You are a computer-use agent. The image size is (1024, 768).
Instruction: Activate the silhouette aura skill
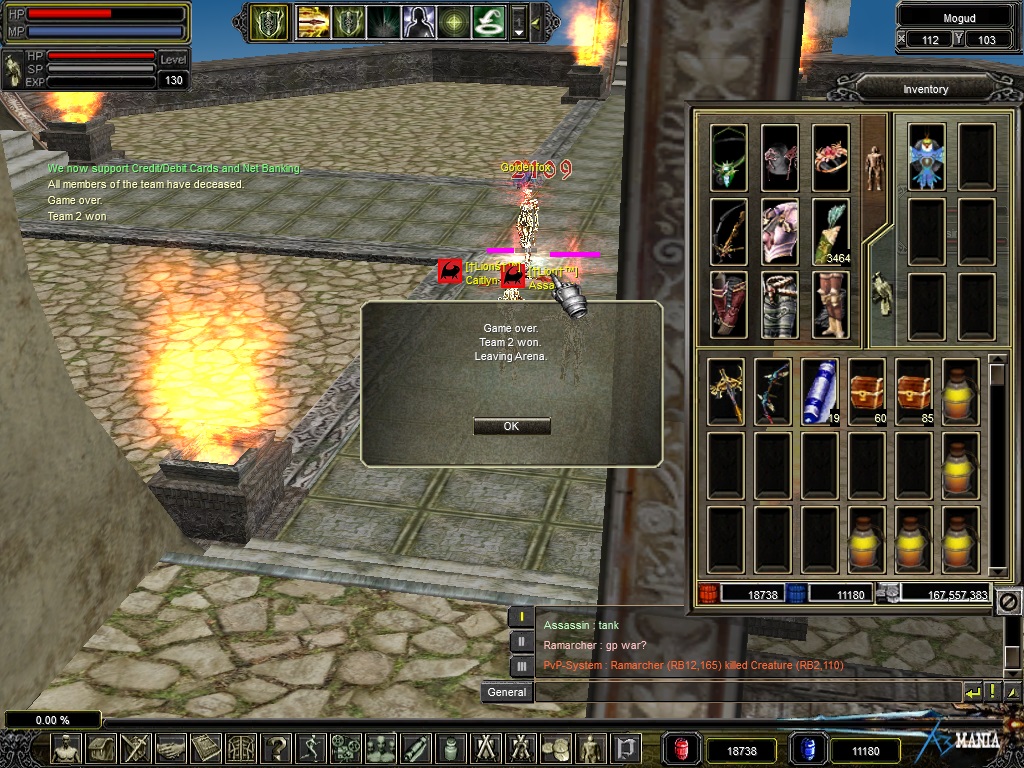(x=417, y=21)
